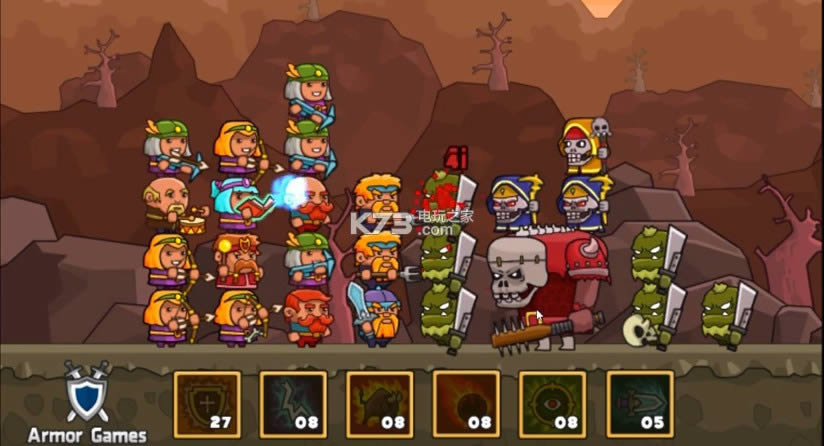Viewport: 824px width, 446px height.
Task: Select the green sword ability showing 05
Action: pyautogui.click(x=639, y=404)
